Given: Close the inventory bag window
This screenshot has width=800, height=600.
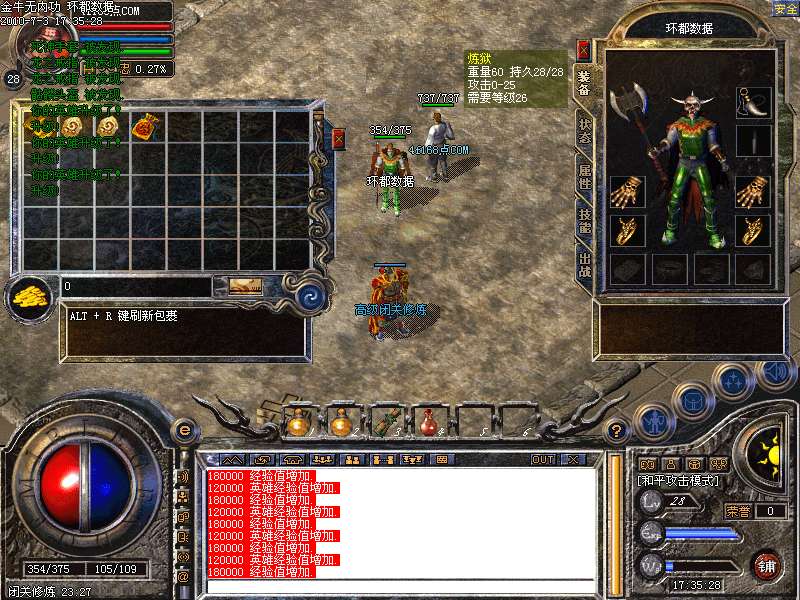Looking at the screenshot, I should (x=338, y=138).
